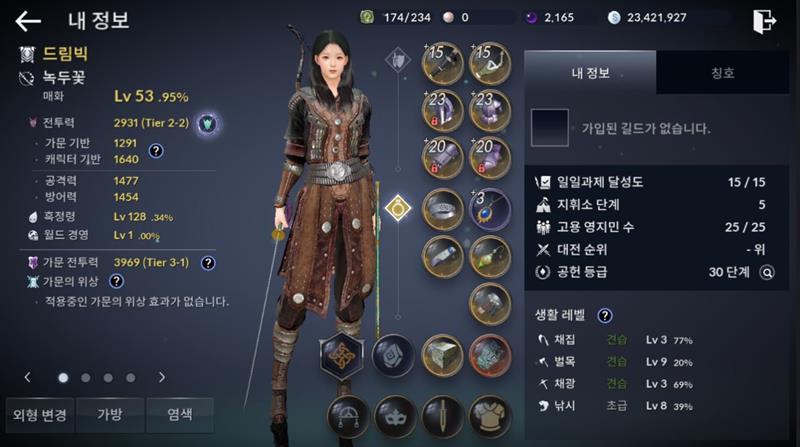Open the 생활 레벨 help icon
800x447 pixels.
605,315
